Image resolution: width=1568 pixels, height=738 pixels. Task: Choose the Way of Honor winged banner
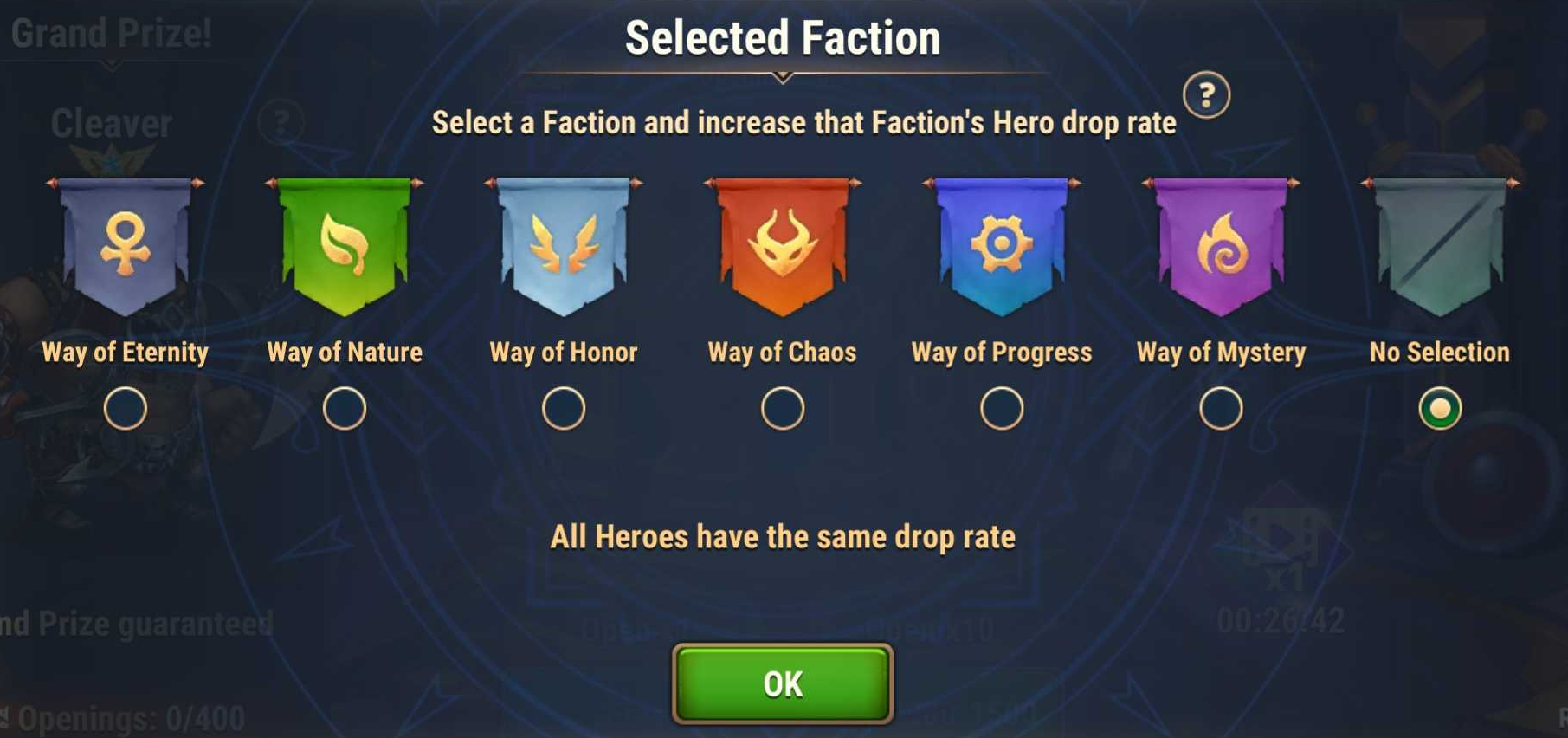(564, 246)
